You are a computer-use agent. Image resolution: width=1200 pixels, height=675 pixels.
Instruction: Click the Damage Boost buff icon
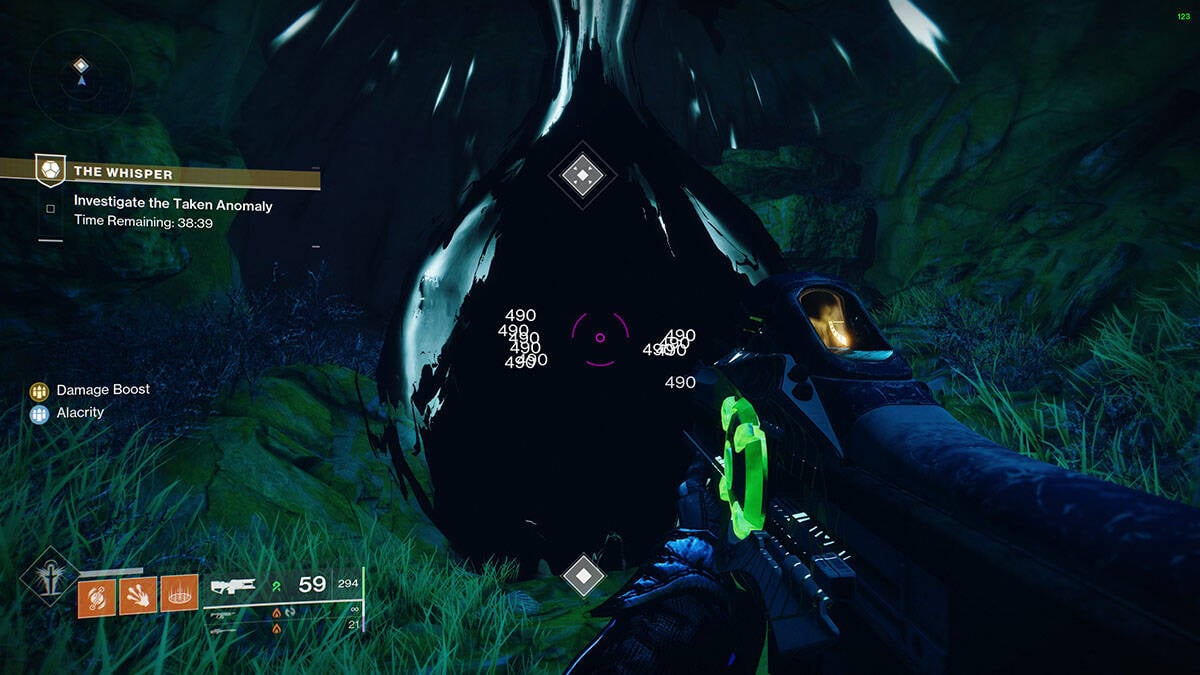point(40,390)
